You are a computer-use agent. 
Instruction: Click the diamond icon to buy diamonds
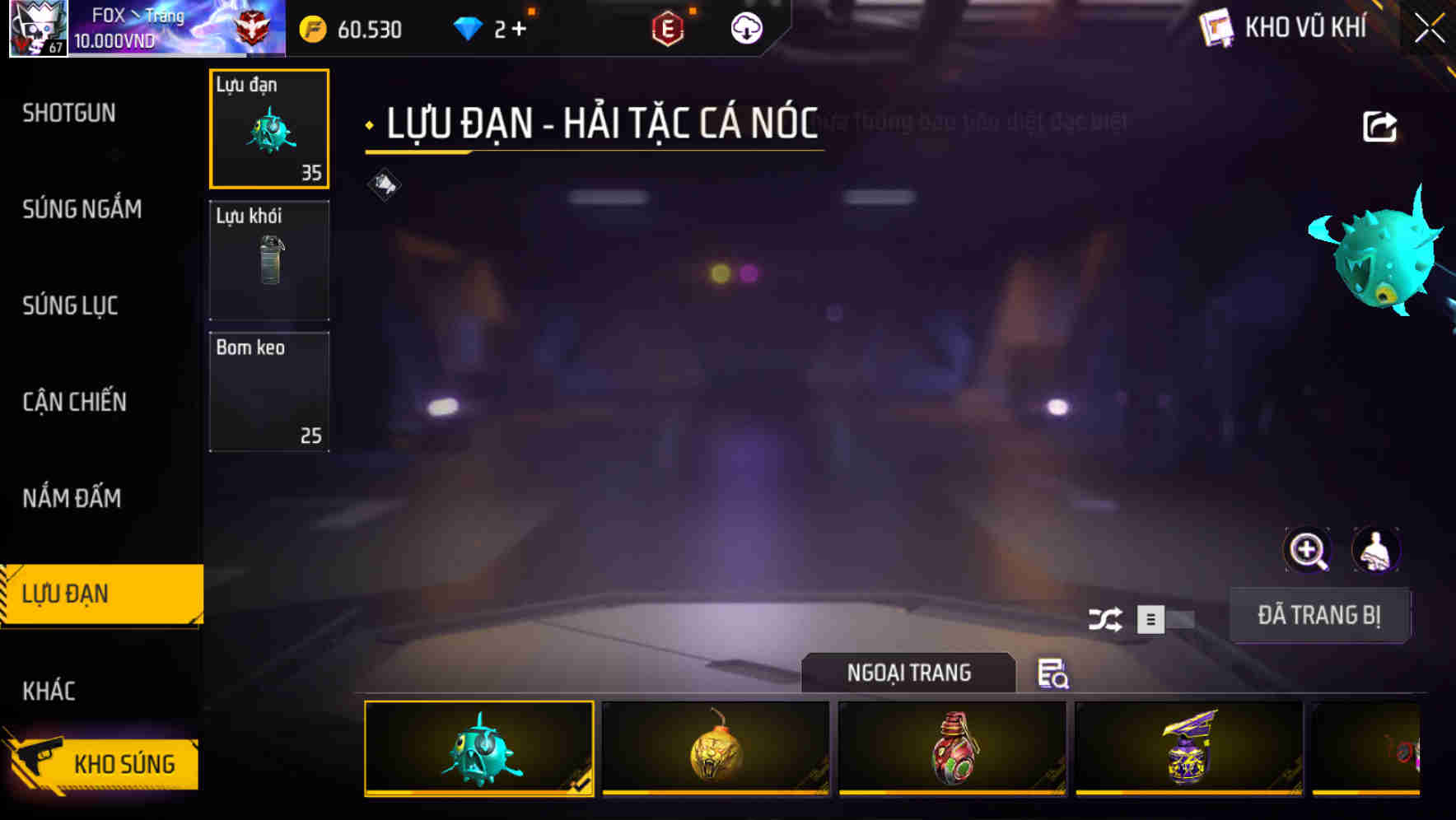coord(469,28)
